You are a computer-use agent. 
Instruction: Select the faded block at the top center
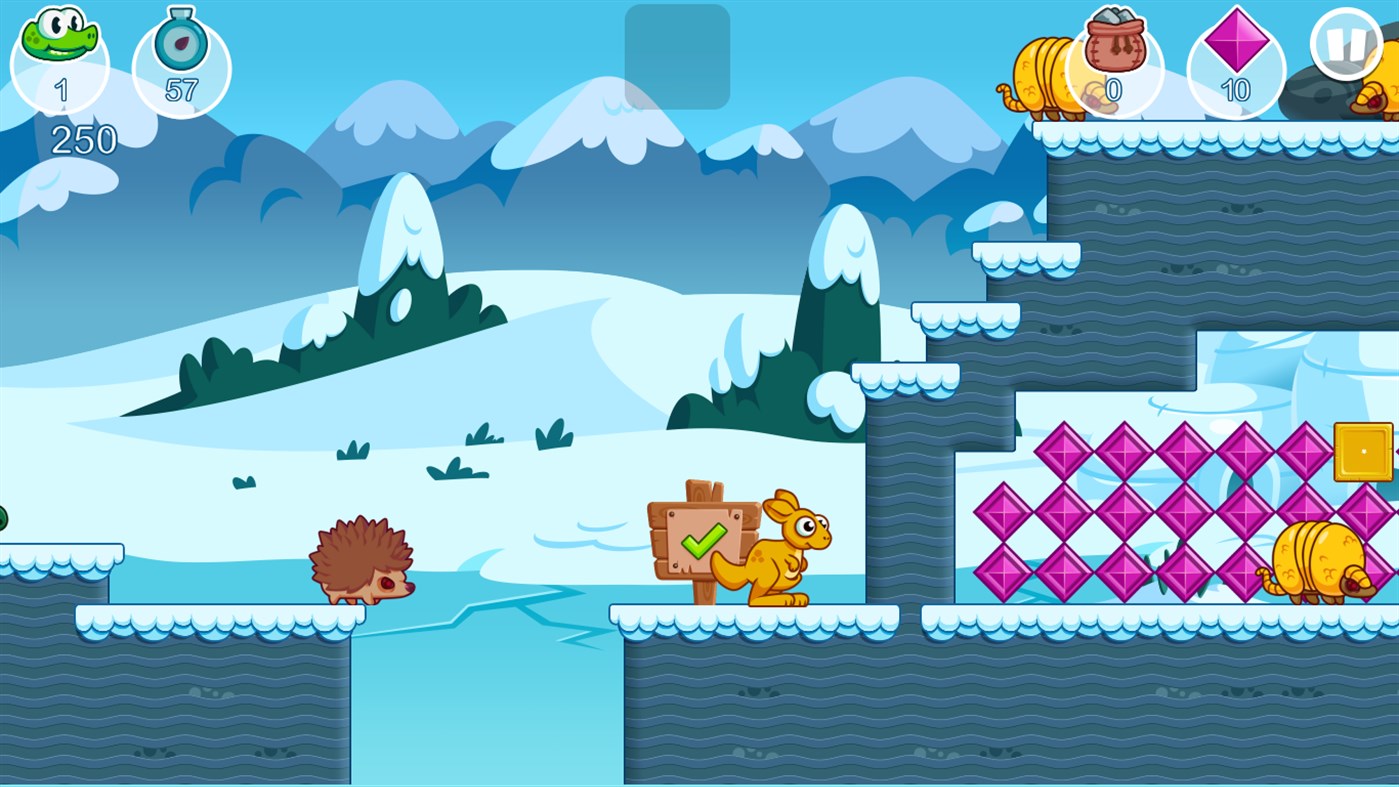[x=676, y=55]
